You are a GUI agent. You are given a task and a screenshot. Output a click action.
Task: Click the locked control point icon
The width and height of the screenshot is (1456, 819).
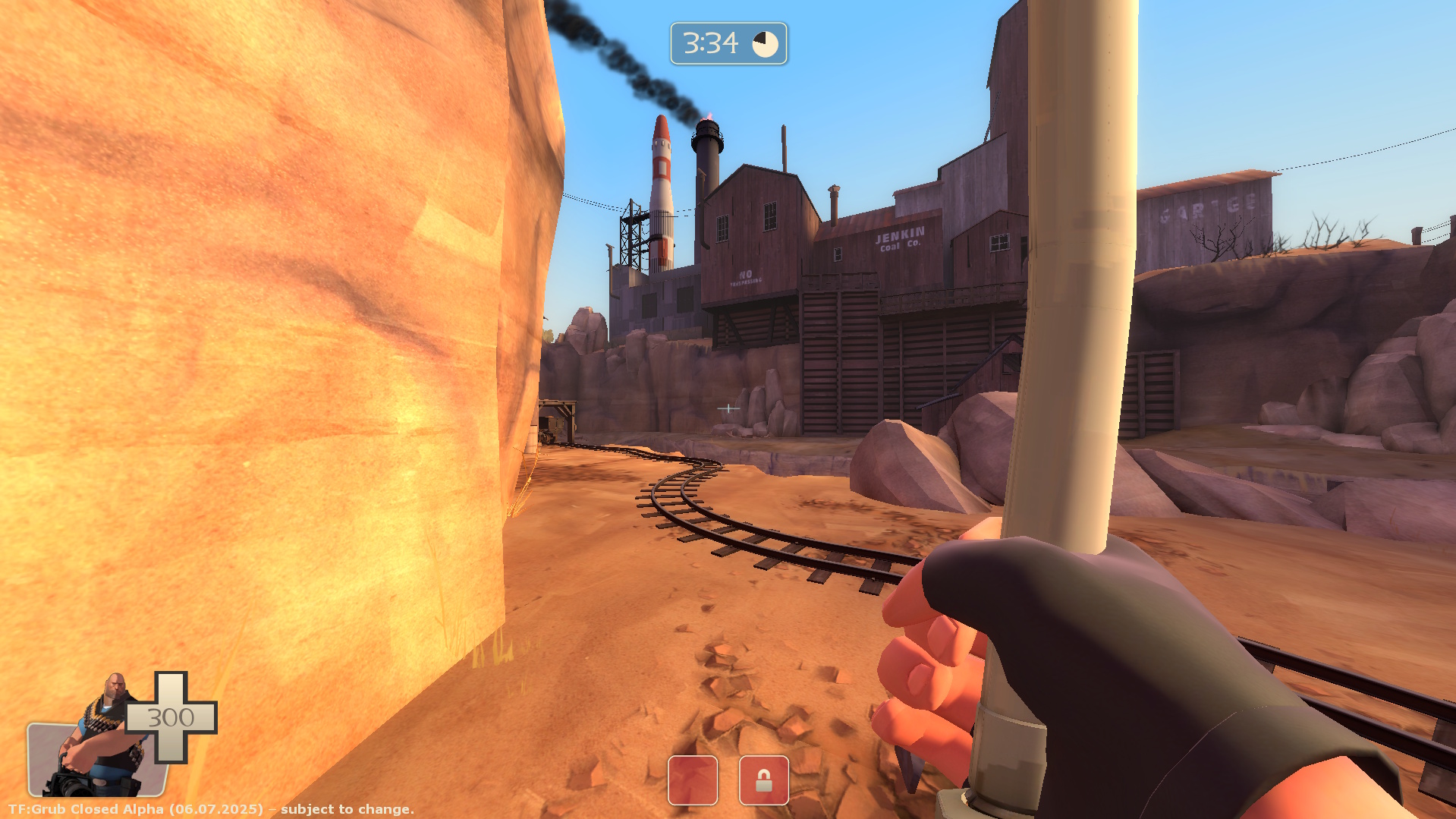coord(763,780)
